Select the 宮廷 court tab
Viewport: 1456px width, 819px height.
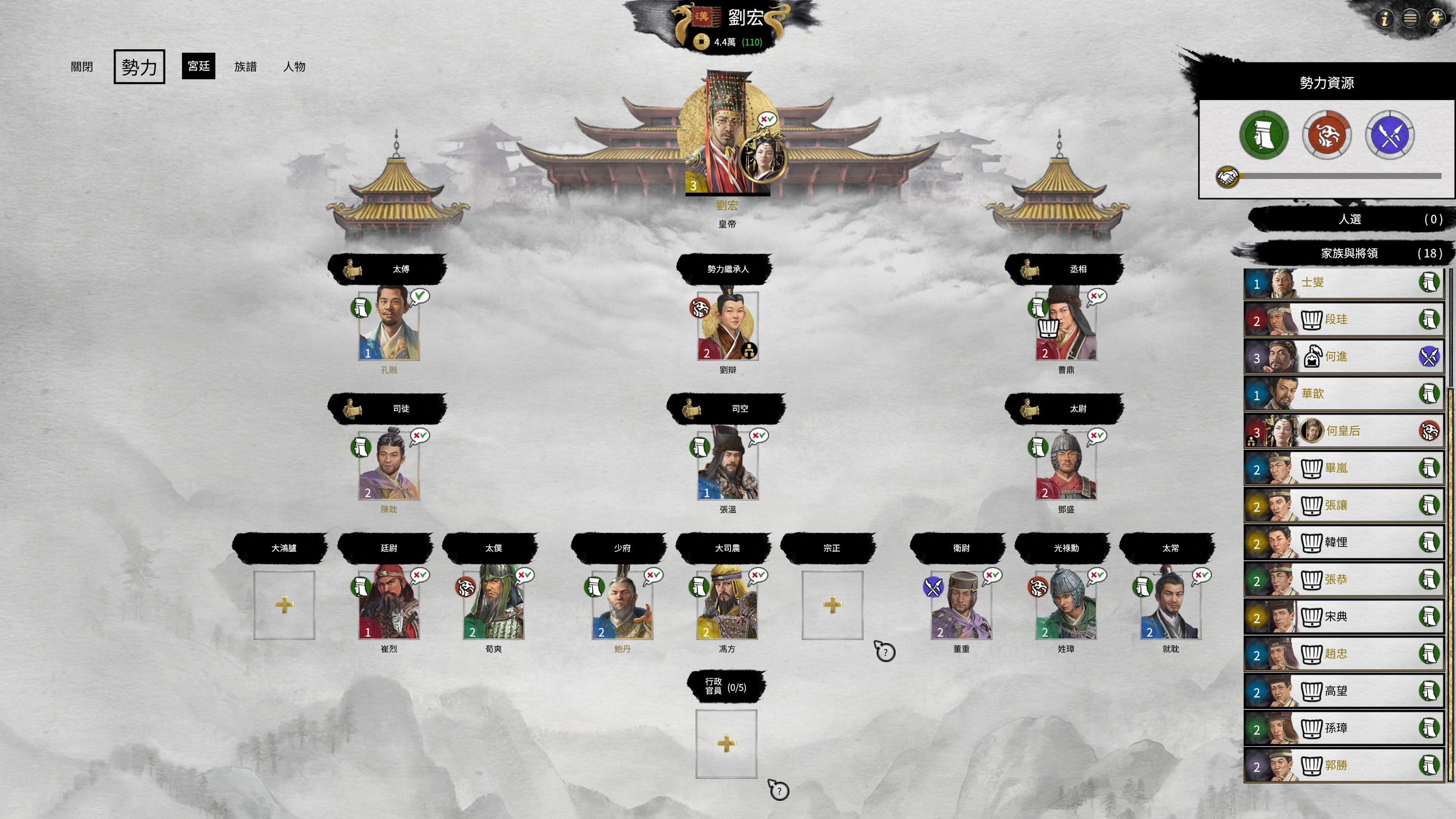[198, 66]
